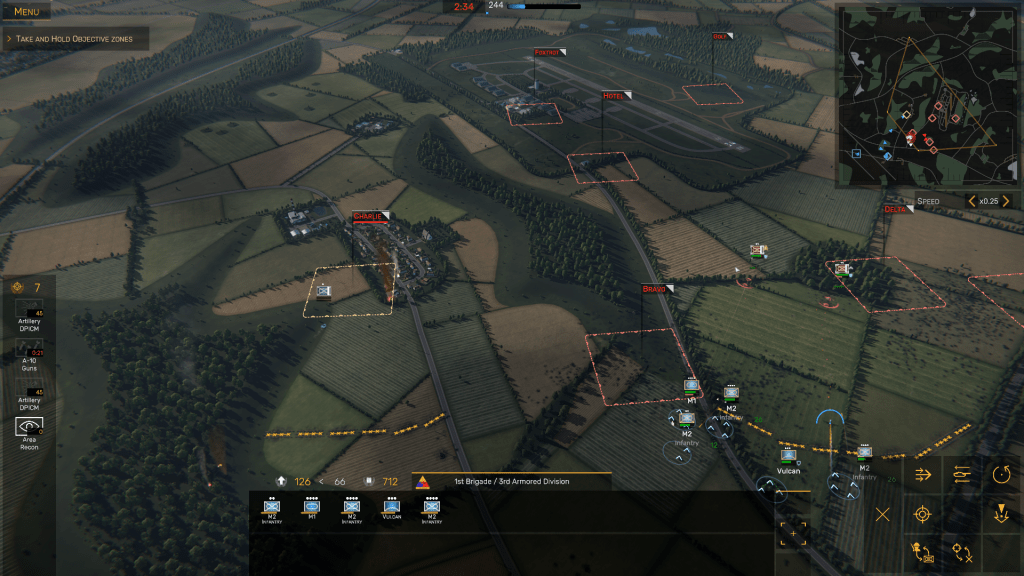Open the Menu button
This screenshot has width=1024, height=576.
click(x=27, y=12)
